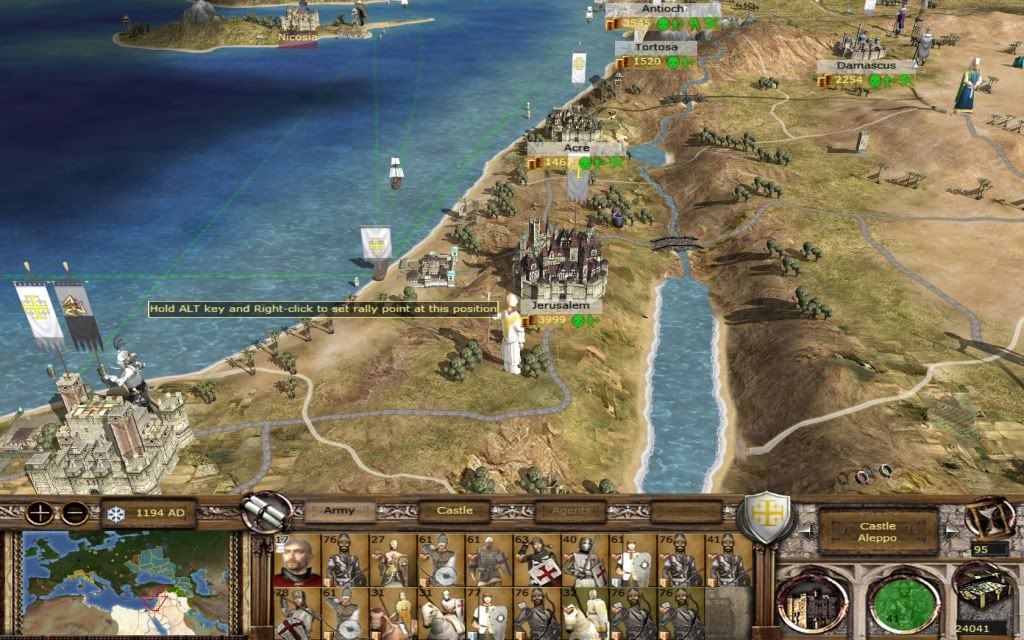Switch to the greyed Agents tab
The height and width of the screenshot is (640, 1024).
570,512
